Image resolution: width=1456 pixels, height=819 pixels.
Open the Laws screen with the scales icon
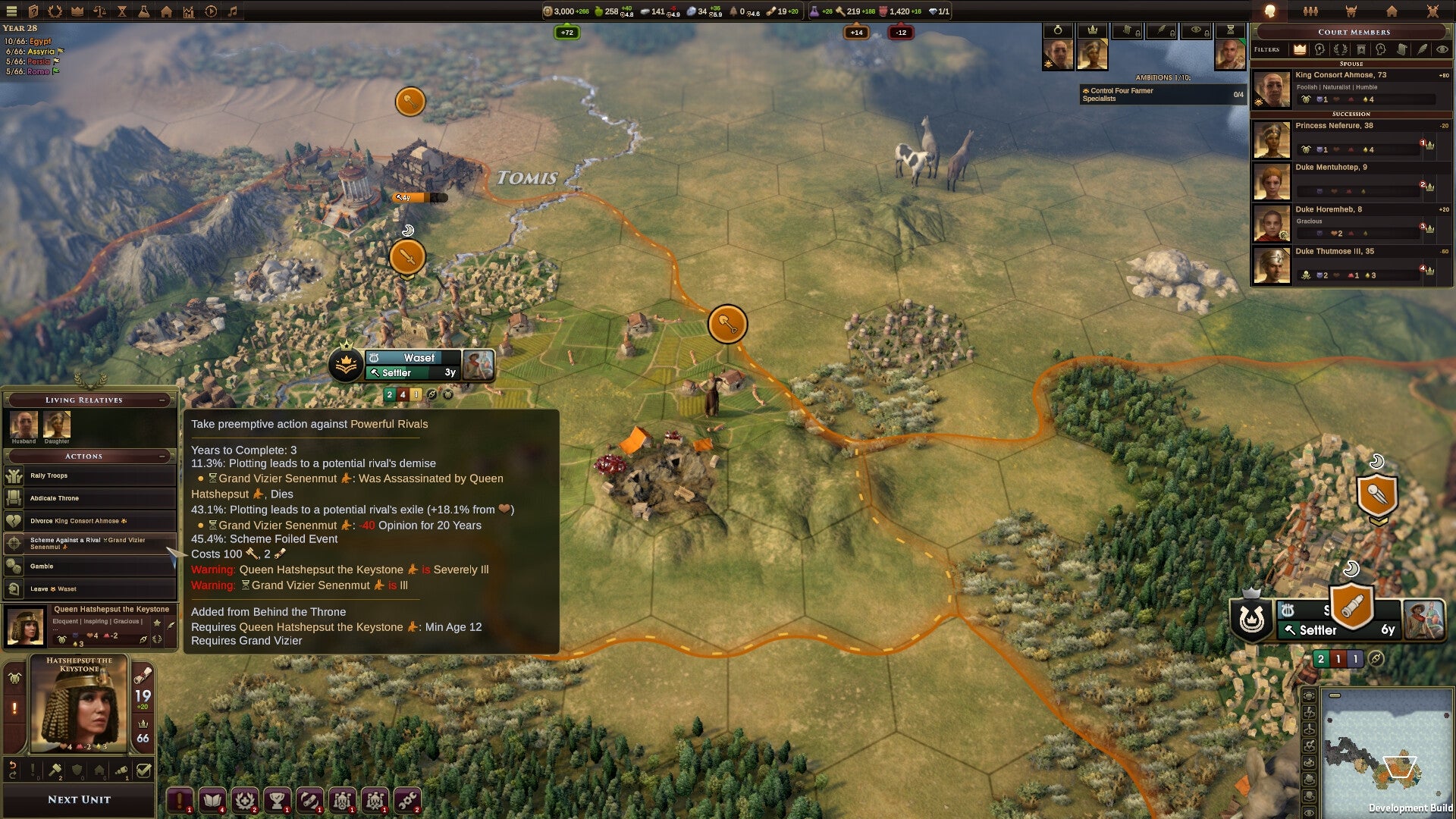[100, 11]
